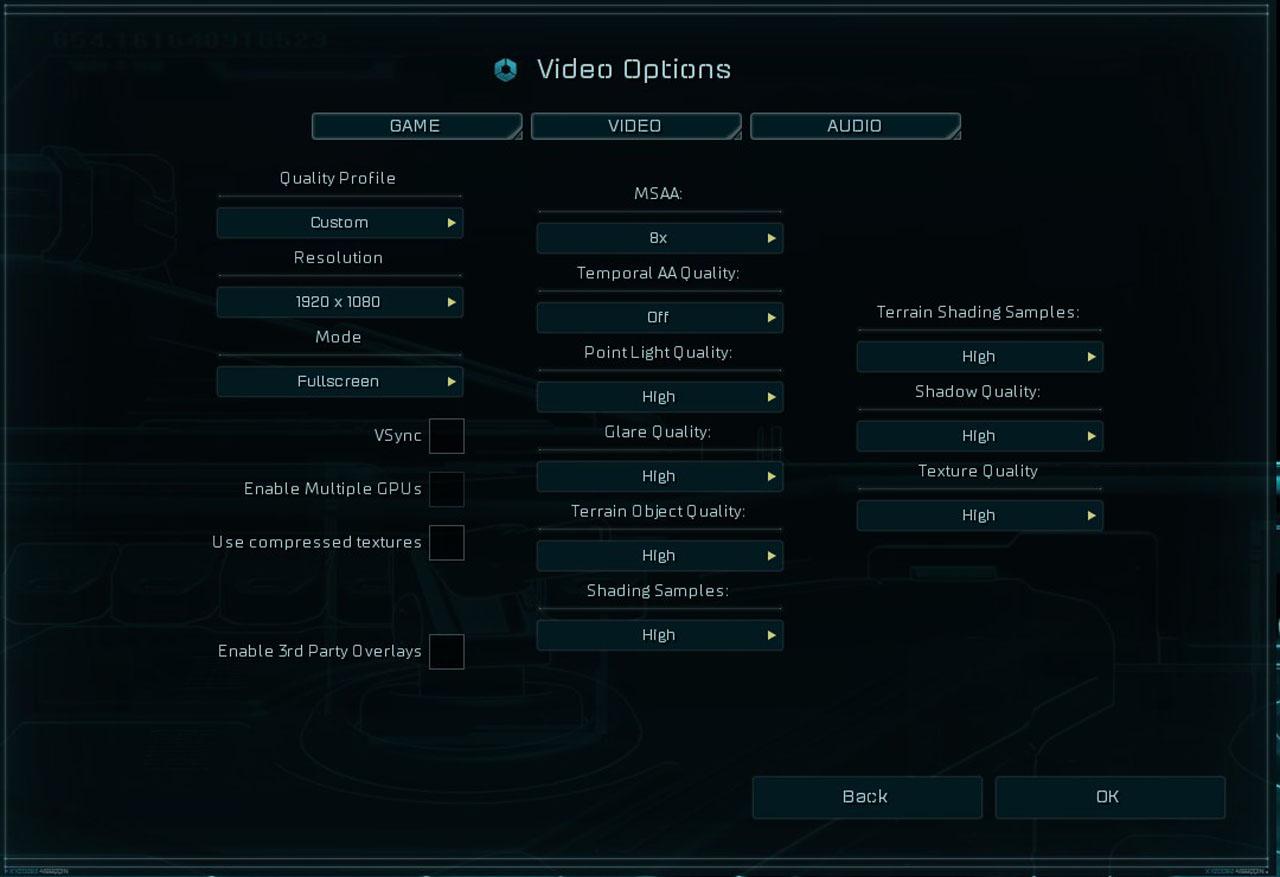Screen dimensions: 1280x877
Task: Open the MSAA dropdown
Action: click(x=659, y=238)
